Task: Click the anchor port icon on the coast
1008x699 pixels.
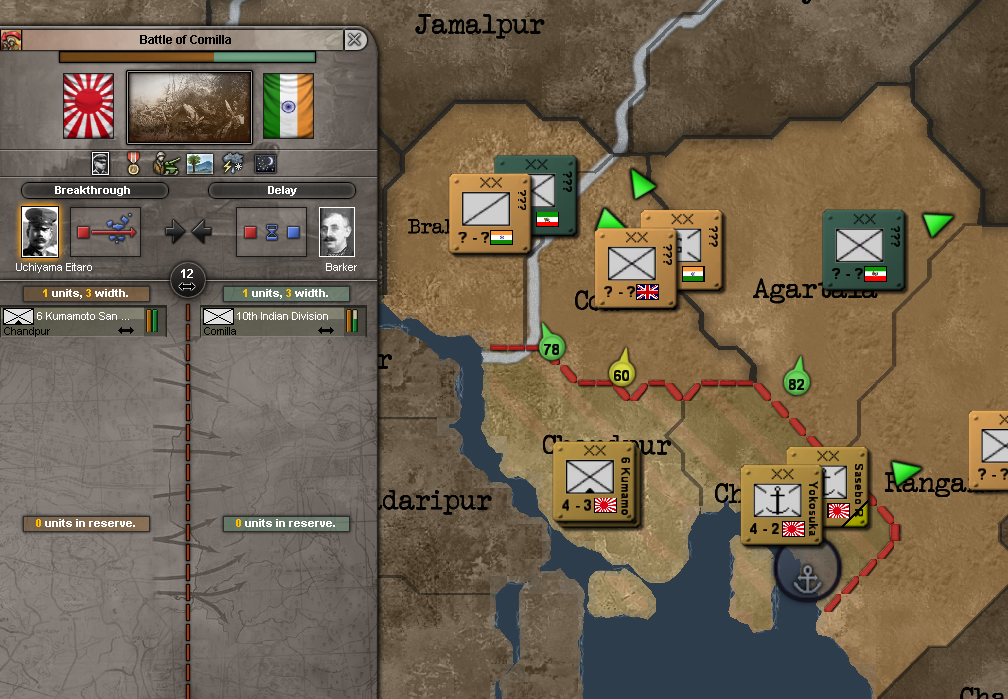Action: tap(807, 577)
